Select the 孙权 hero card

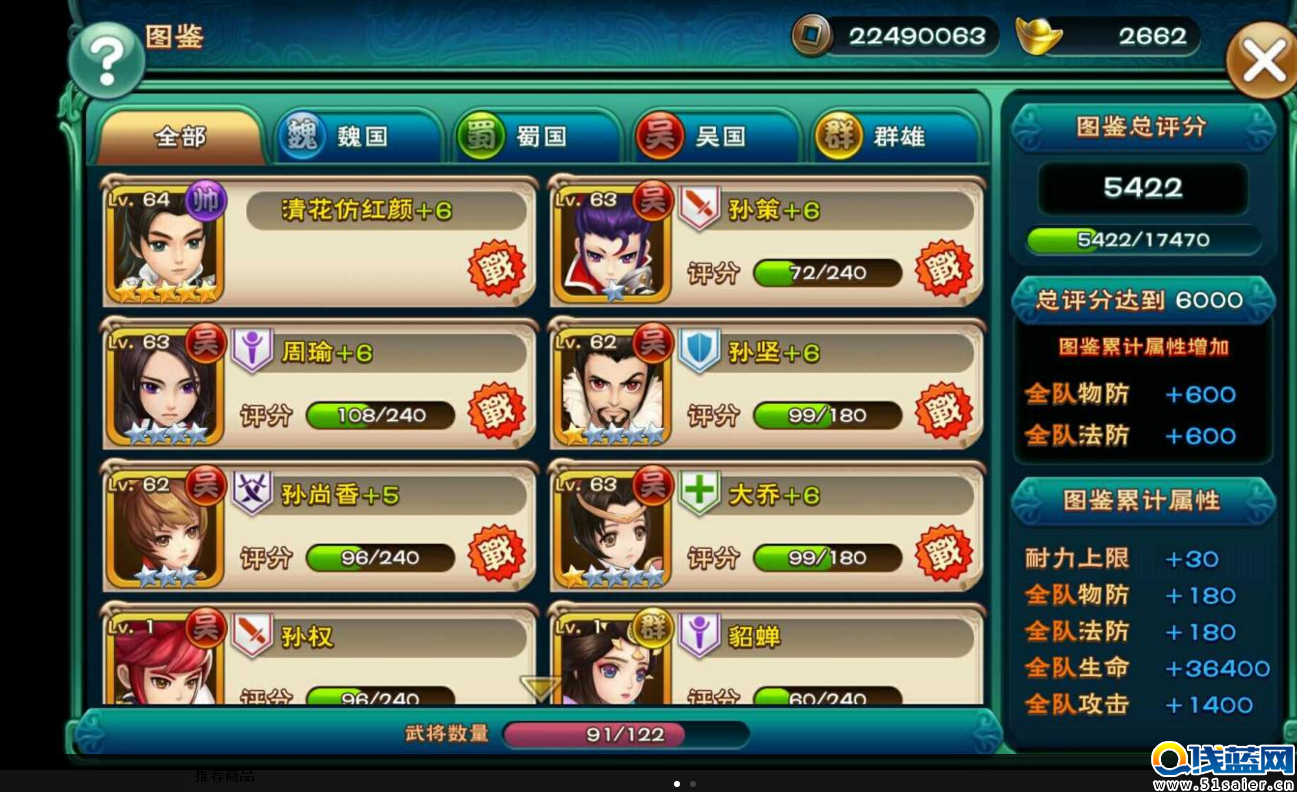point(320,655)
